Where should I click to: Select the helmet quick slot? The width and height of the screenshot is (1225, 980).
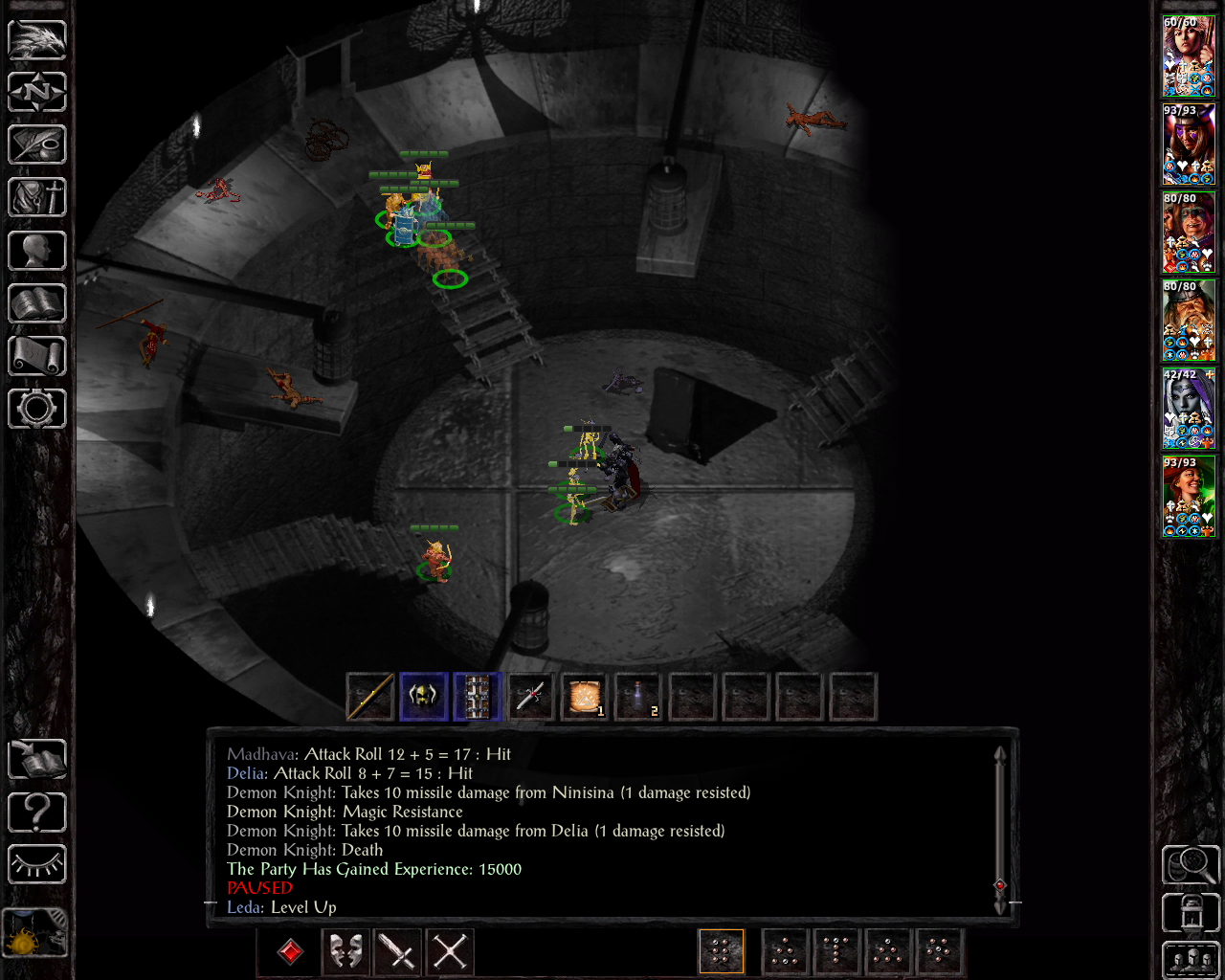(x=423, y=697)
